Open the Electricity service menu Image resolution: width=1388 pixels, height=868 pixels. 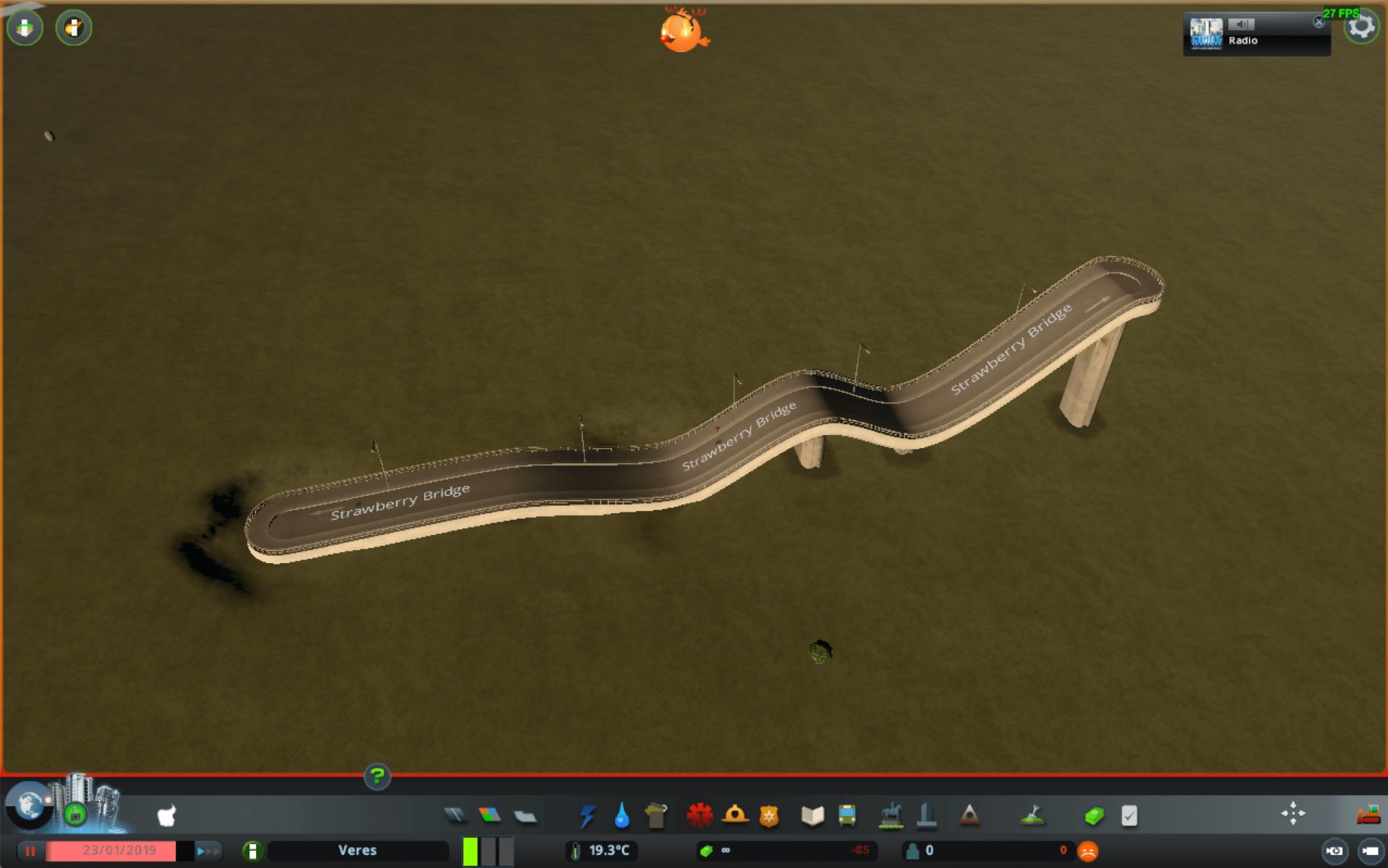coord(588,815)
